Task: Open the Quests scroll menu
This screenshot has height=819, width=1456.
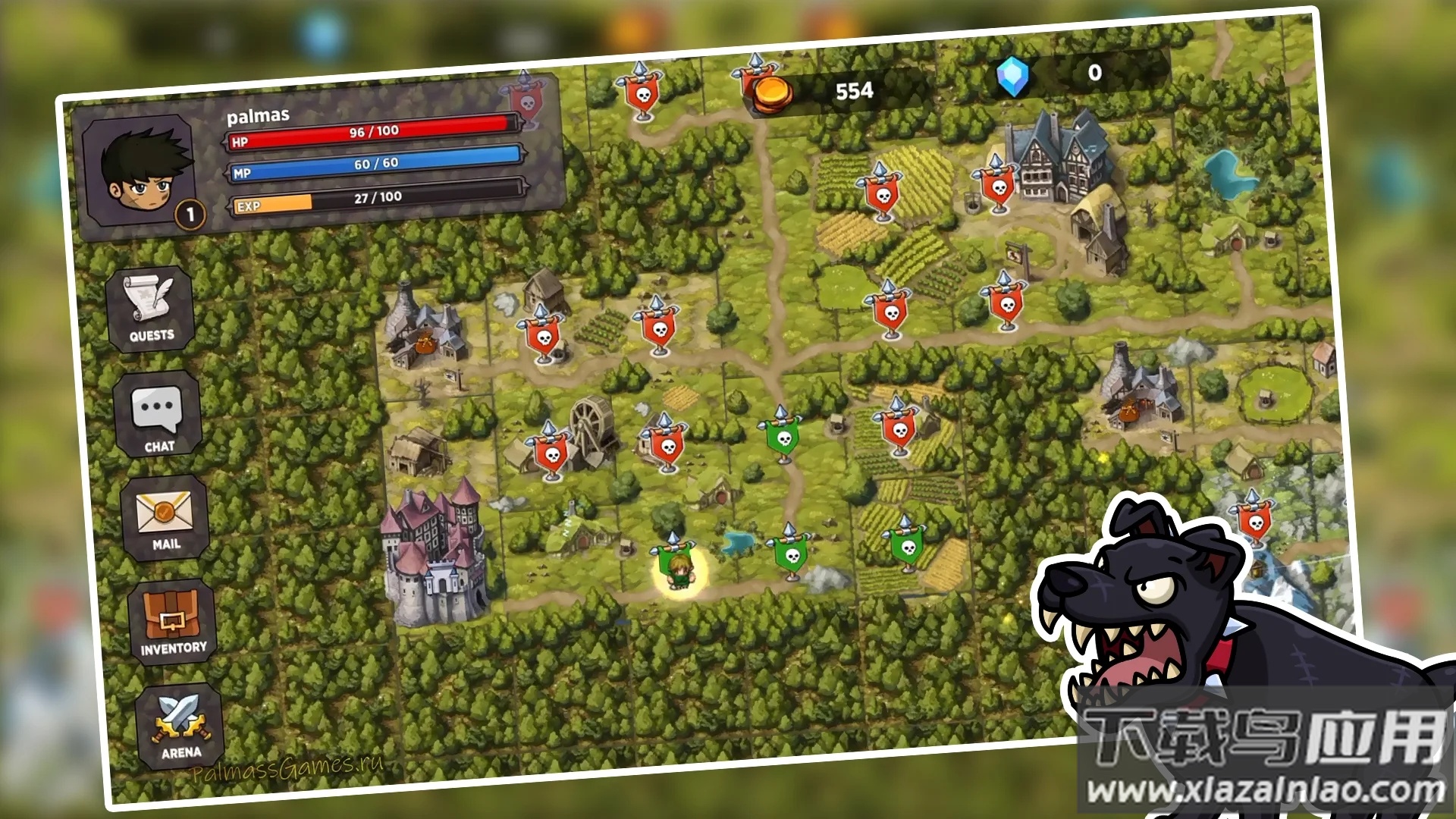Action: click(x=150, y=309)
